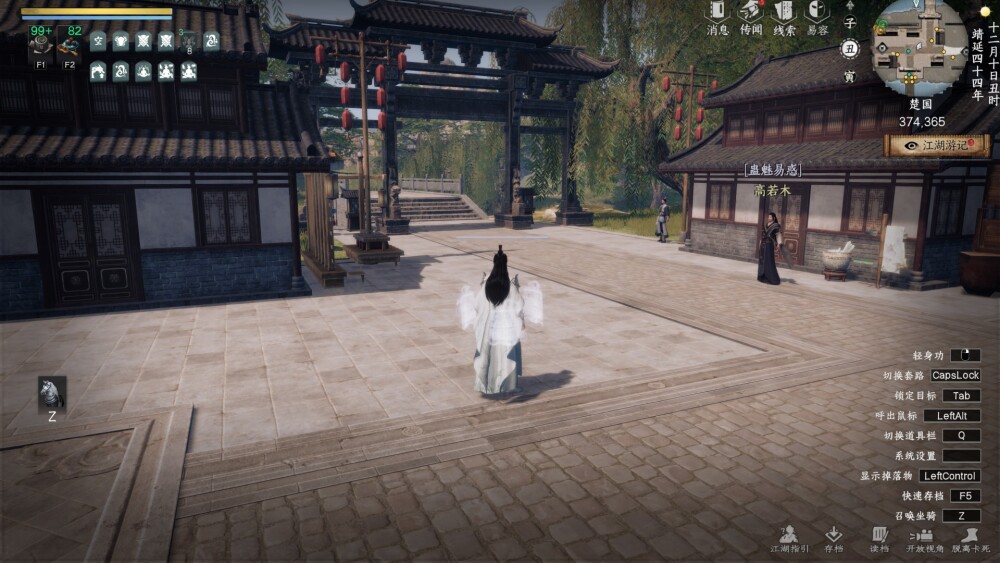Open the 江湖指引 guide
1000x563 pixels.
tap(788, 537)
